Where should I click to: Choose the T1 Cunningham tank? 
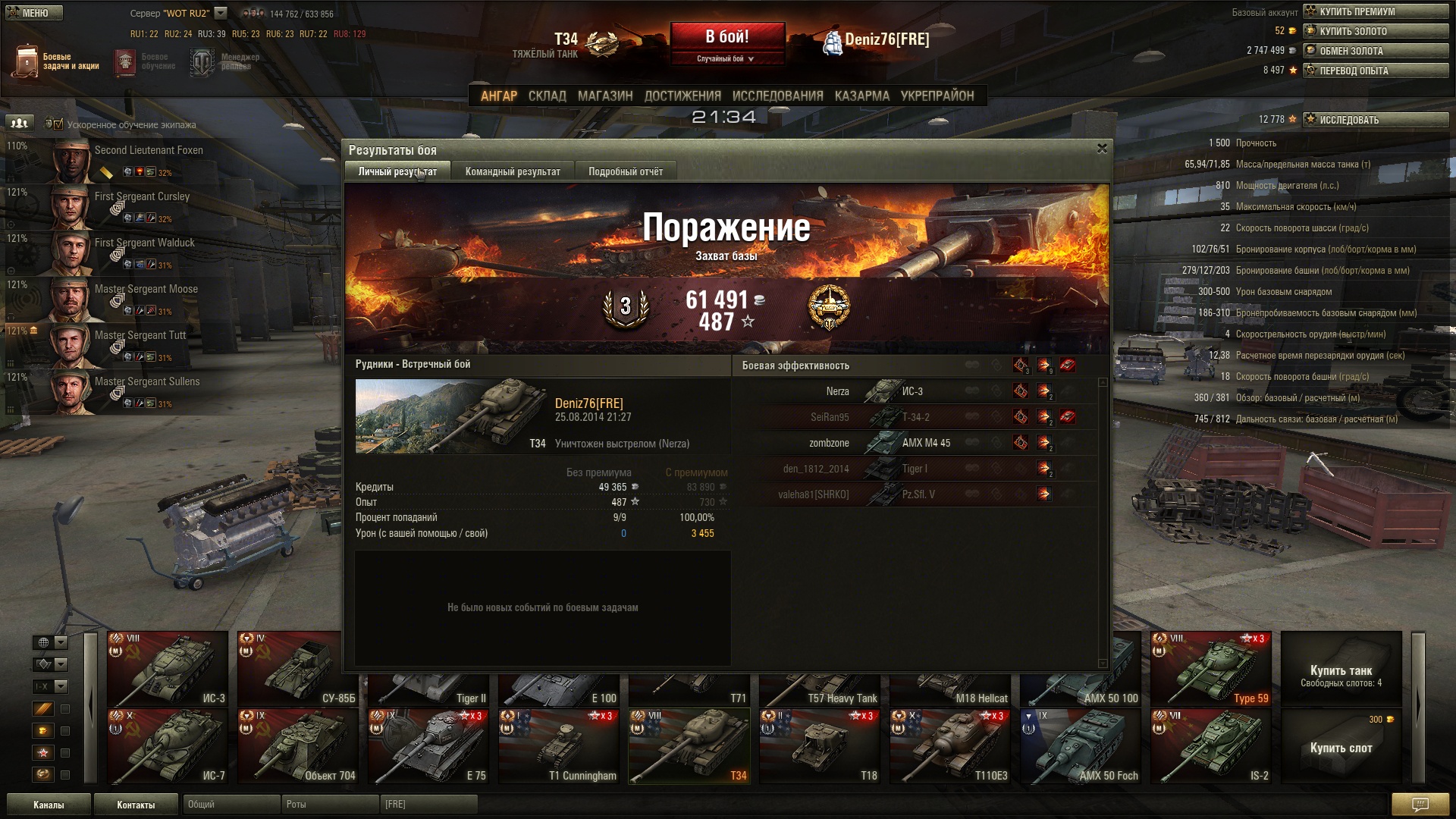point(559,745)
